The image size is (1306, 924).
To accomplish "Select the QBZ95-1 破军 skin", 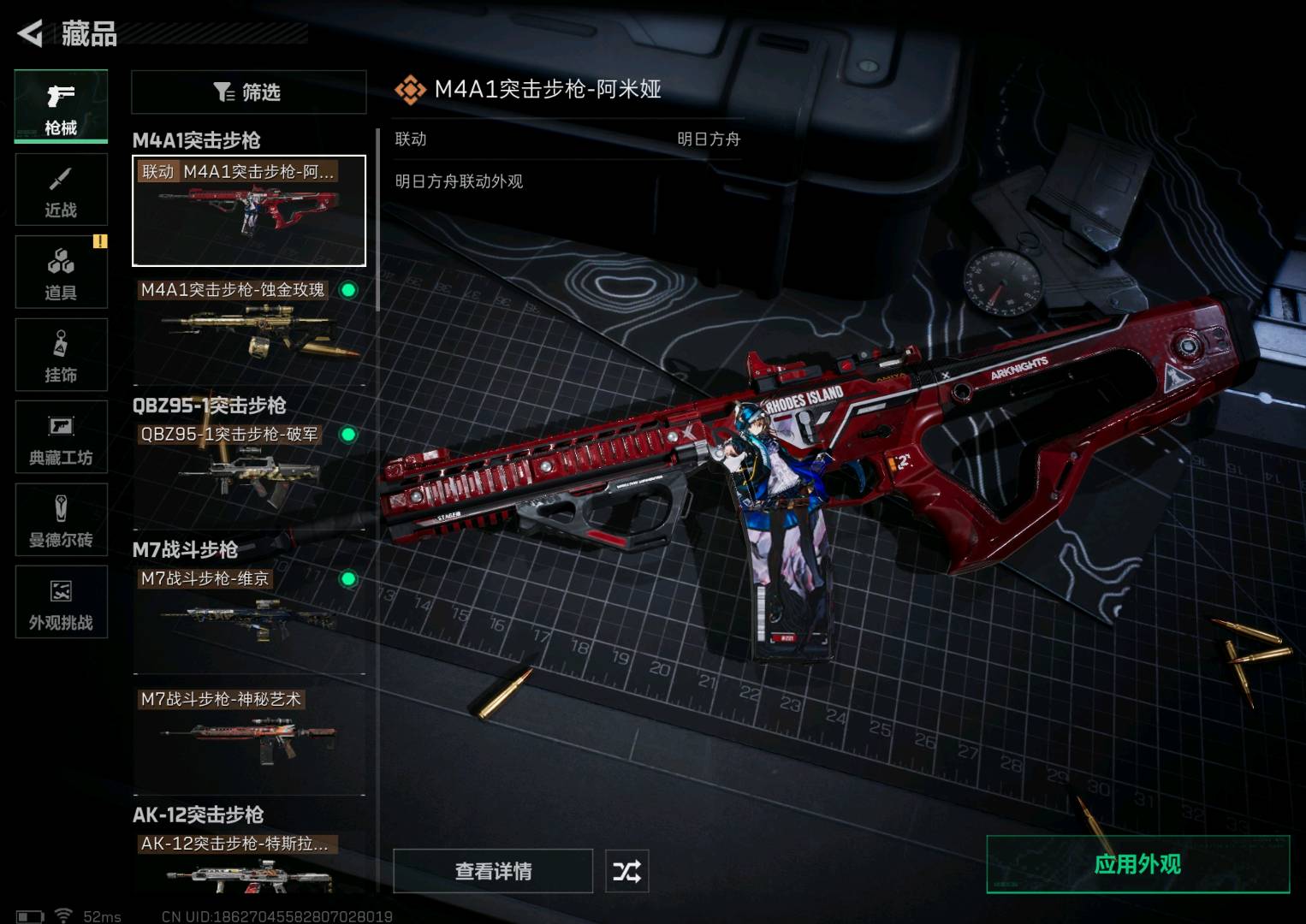I will [x=248, y=473].
